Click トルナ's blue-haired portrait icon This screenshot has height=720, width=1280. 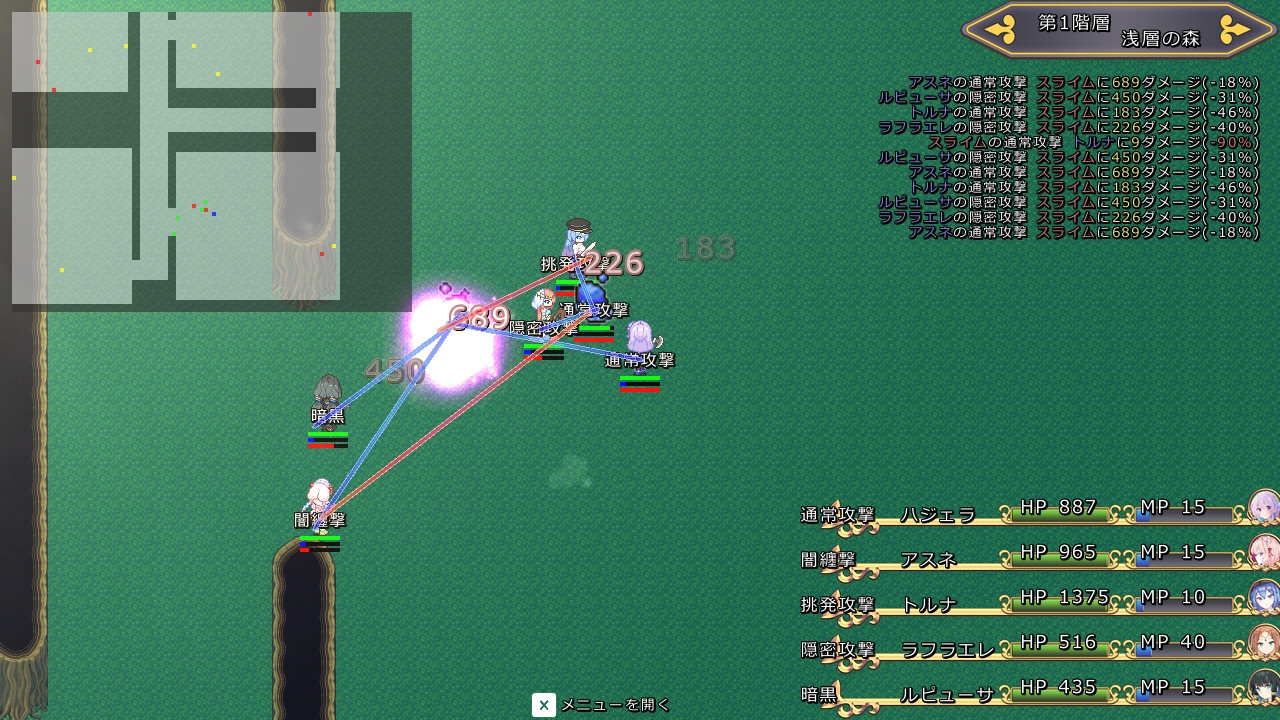(1264, 597)
